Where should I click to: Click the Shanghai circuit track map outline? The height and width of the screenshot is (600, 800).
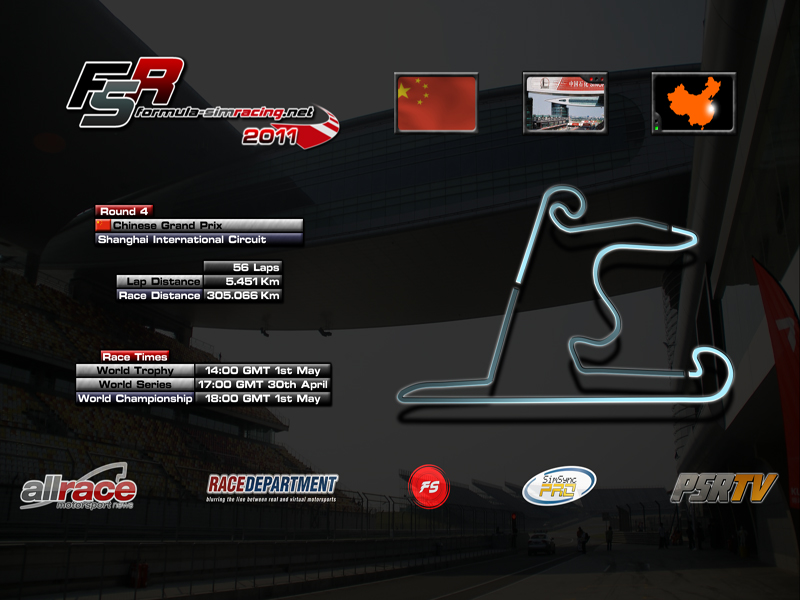[600, 300]
